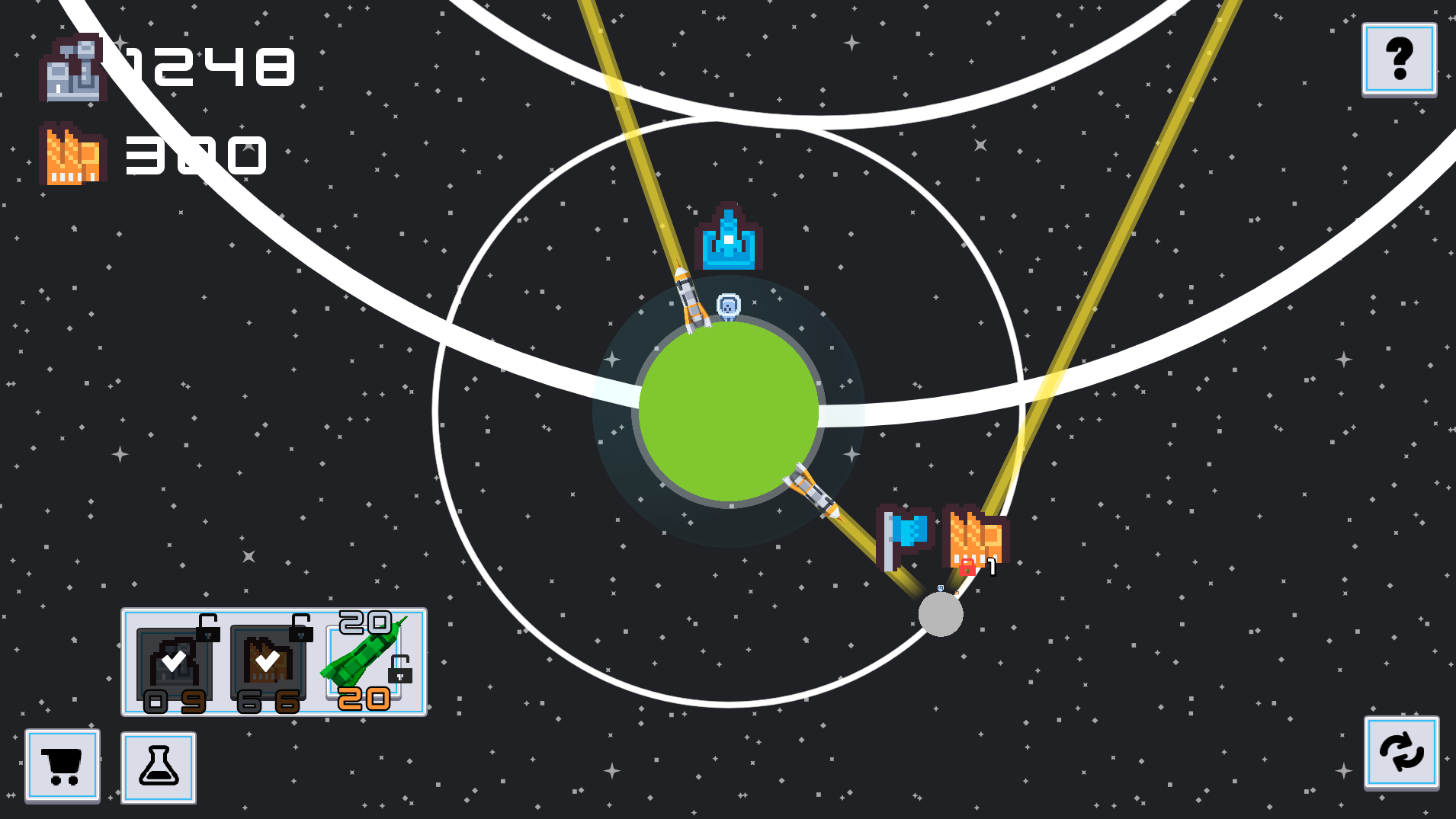
Task: Open the help menu with the question mark
Action: click(1400, 59)
